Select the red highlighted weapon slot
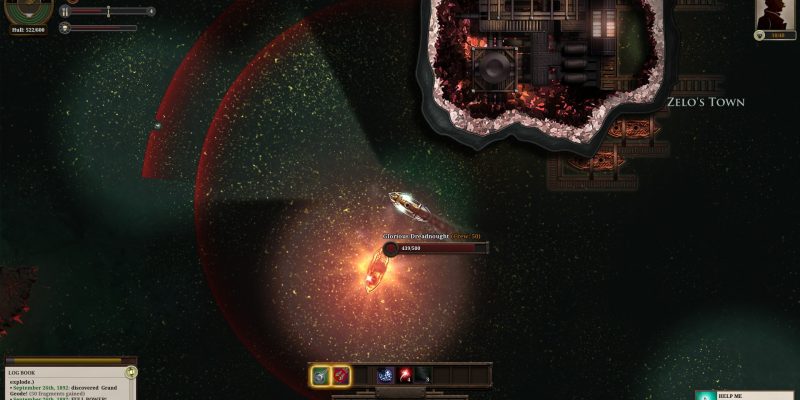The image size is (800, 400). tap(341, 376)
